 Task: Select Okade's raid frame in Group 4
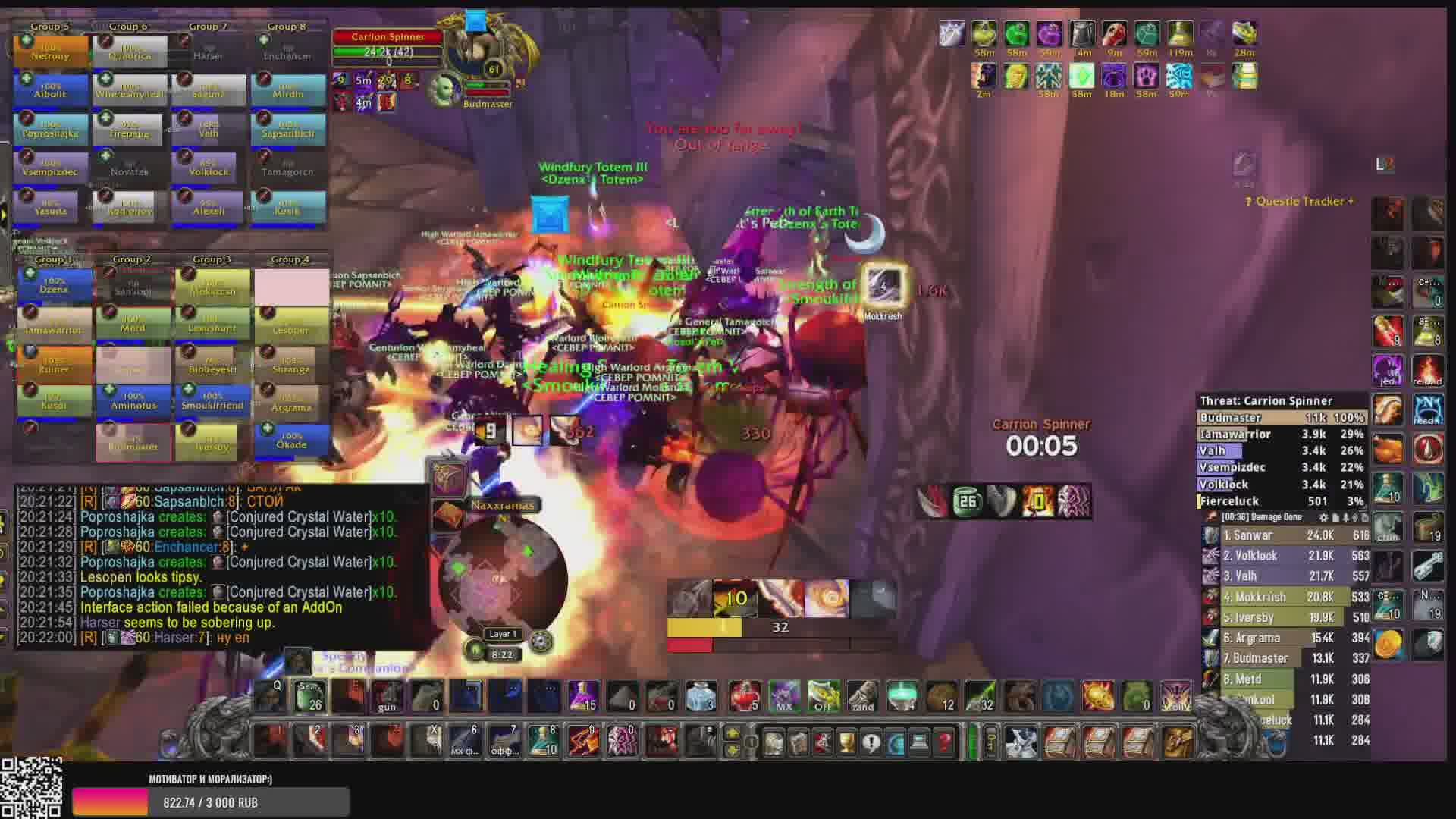[291, 441]
